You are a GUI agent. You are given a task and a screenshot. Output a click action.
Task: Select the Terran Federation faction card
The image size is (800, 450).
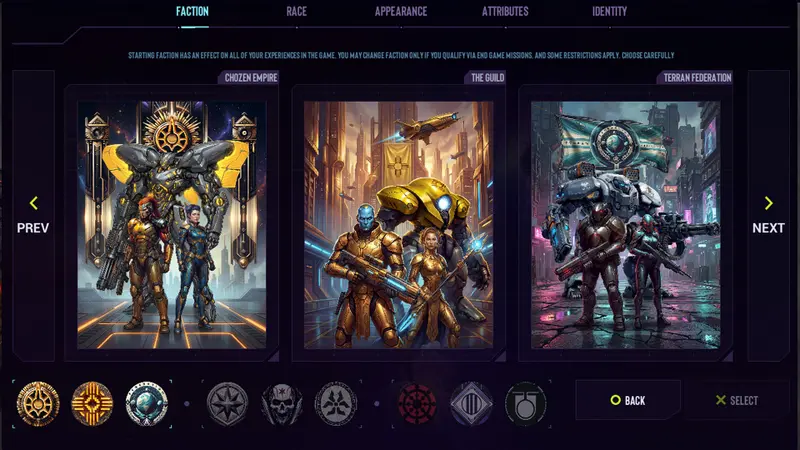[625, 224]
